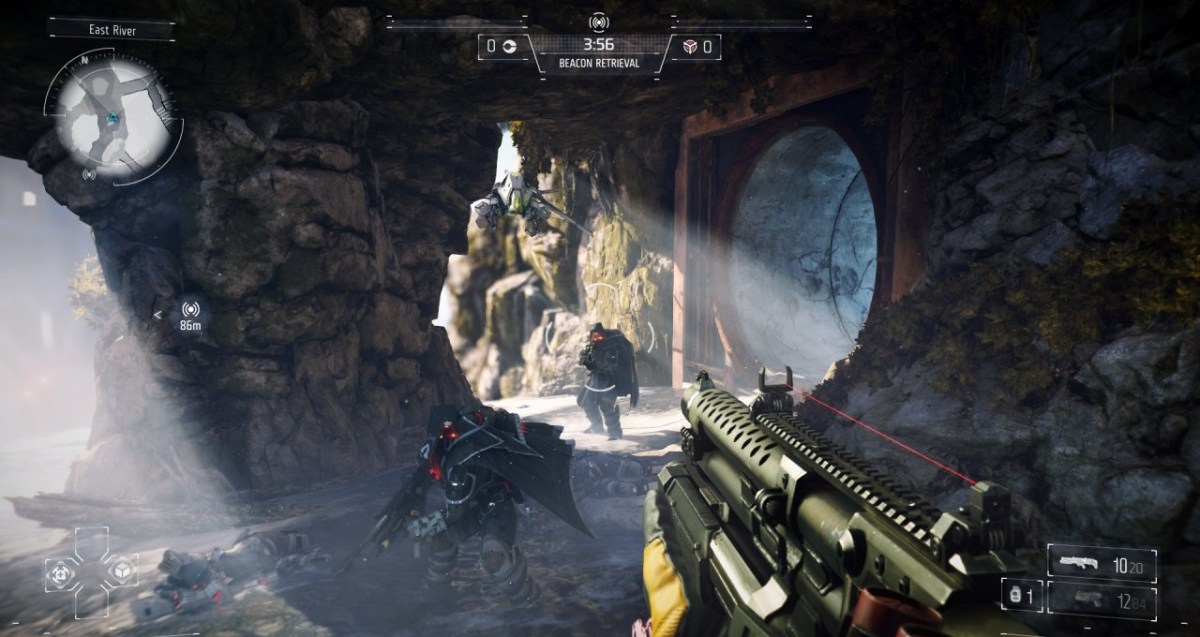Click the East River map name label
This screenshot has width=1200, height=637.
(110, 29)
